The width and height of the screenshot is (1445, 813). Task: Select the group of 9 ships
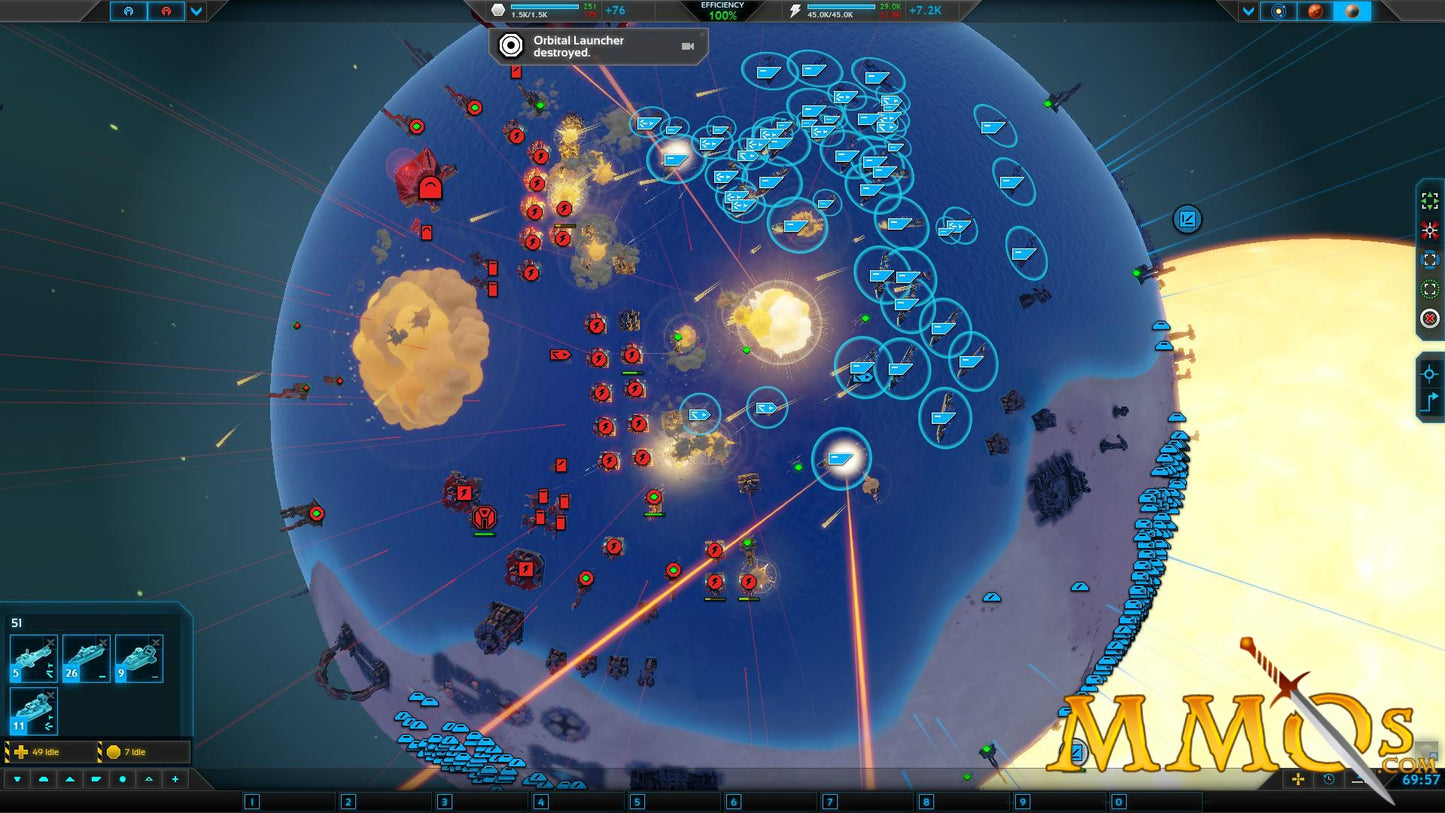click(x=139, y=659)
